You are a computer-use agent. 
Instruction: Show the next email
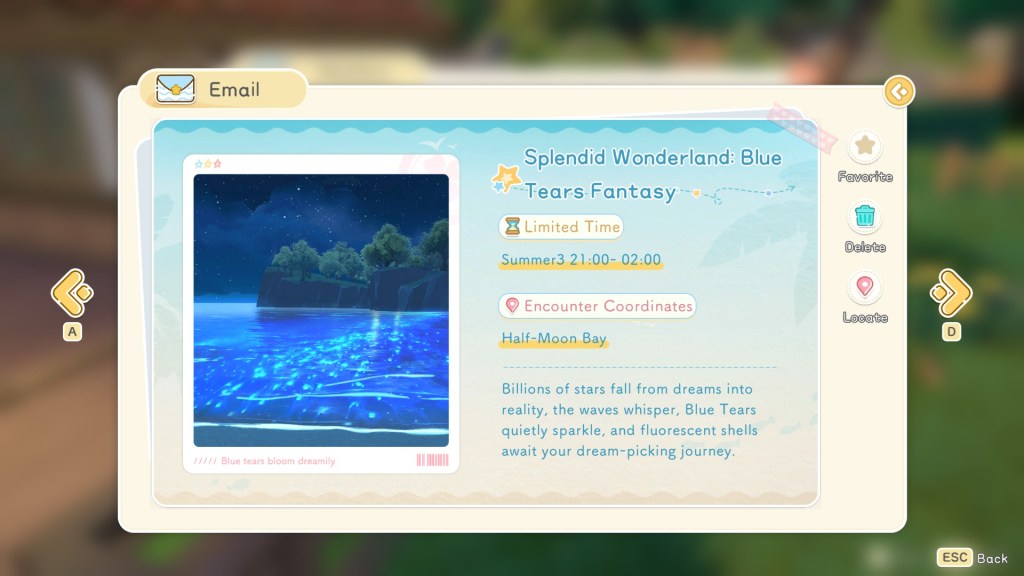(950, 292)
